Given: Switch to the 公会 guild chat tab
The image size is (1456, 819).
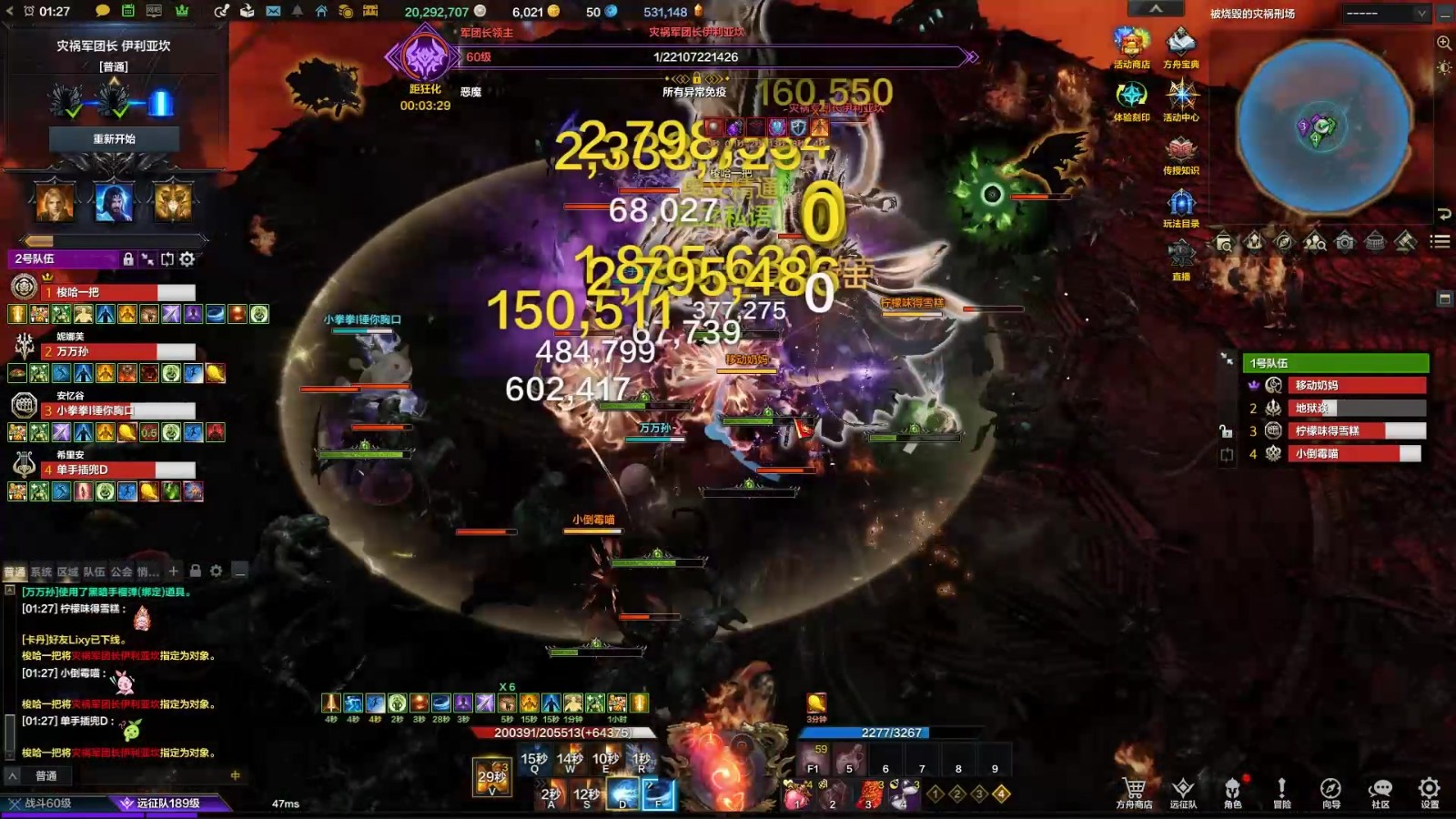Looking at the screenshot, I should 121,571.
